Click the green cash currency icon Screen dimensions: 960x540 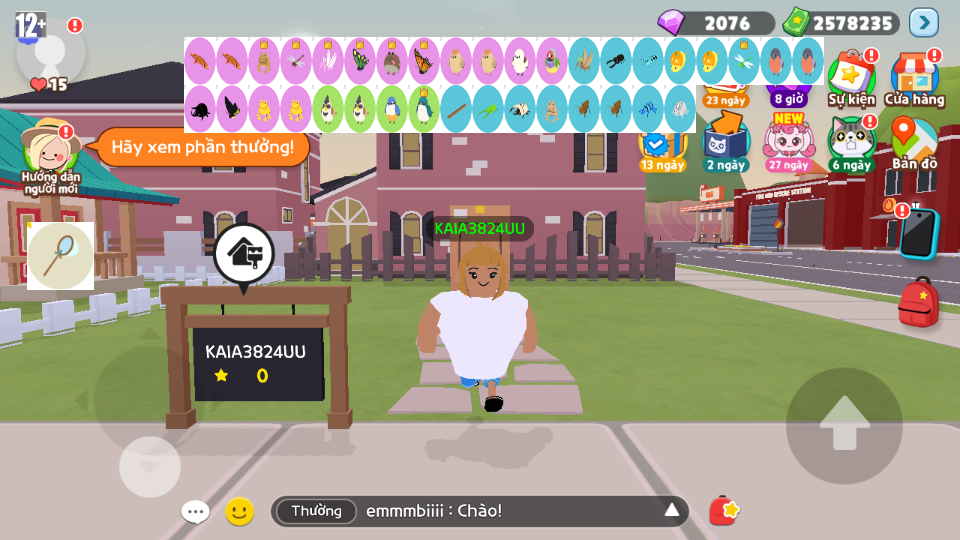click(797, 22)
